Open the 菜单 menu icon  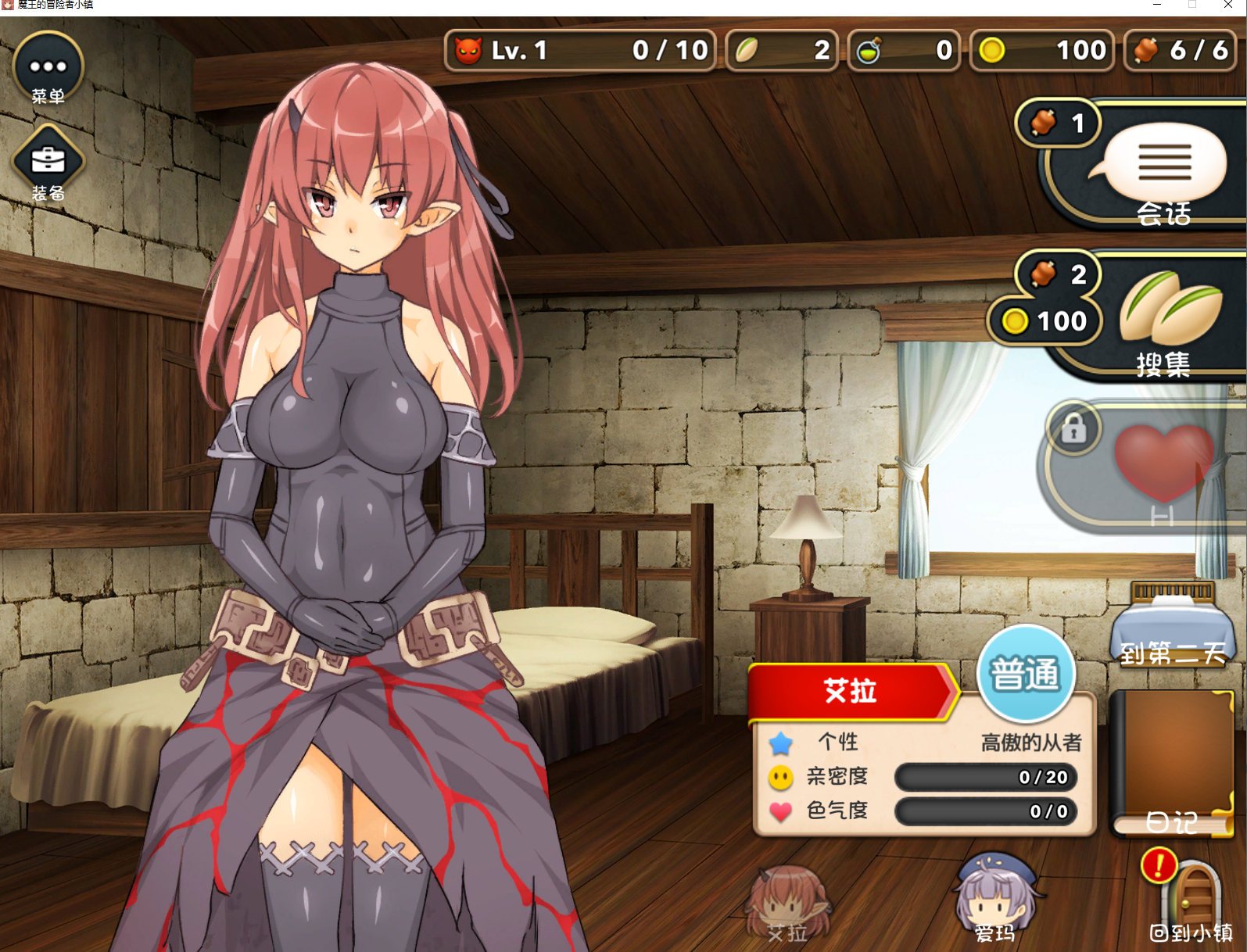47,66
